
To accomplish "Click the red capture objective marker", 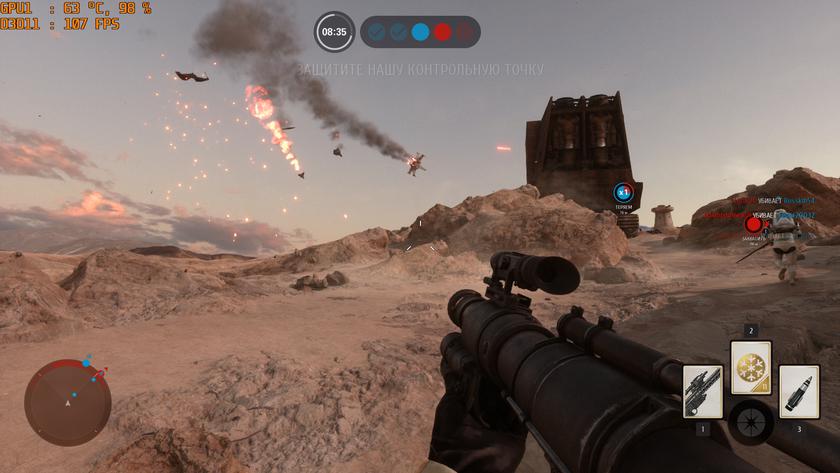I will [753, 225].
